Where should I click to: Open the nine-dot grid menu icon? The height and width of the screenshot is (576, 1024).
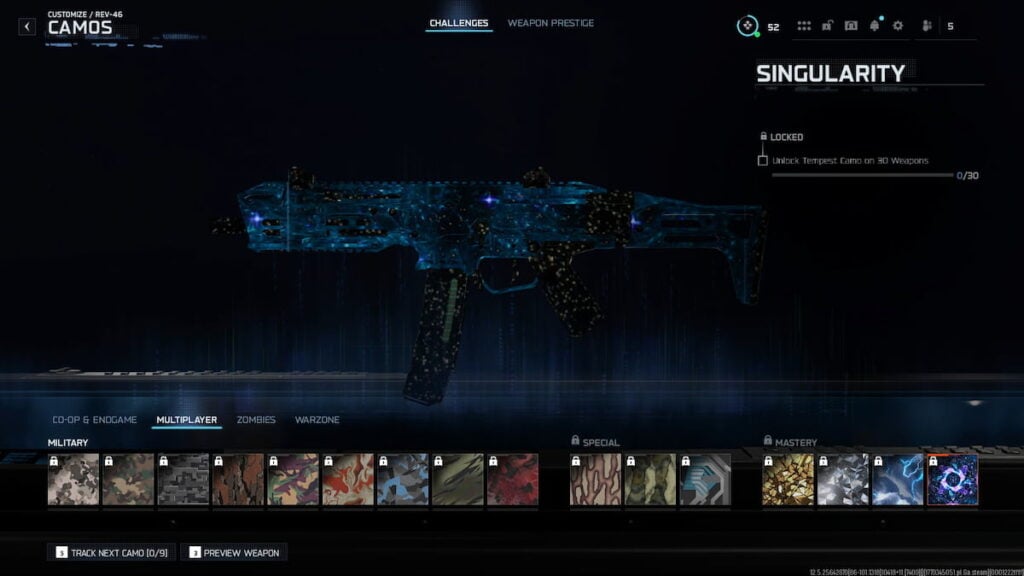[x=804, y=26]
